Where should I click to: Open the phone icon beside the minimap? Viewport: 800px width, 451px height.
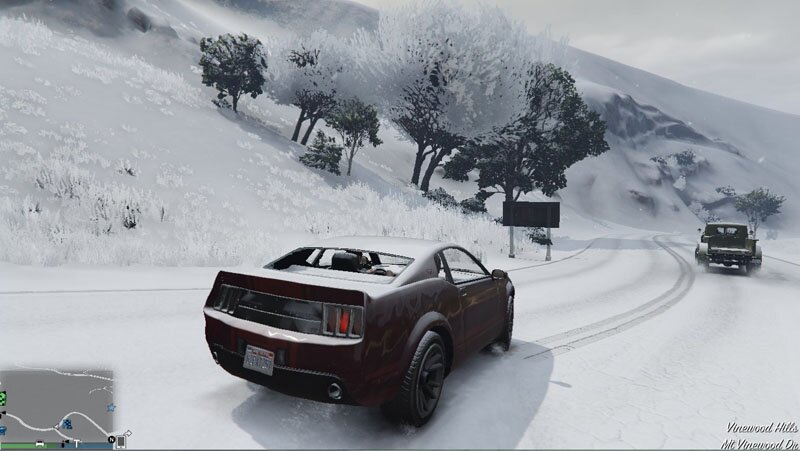(120, 440)
